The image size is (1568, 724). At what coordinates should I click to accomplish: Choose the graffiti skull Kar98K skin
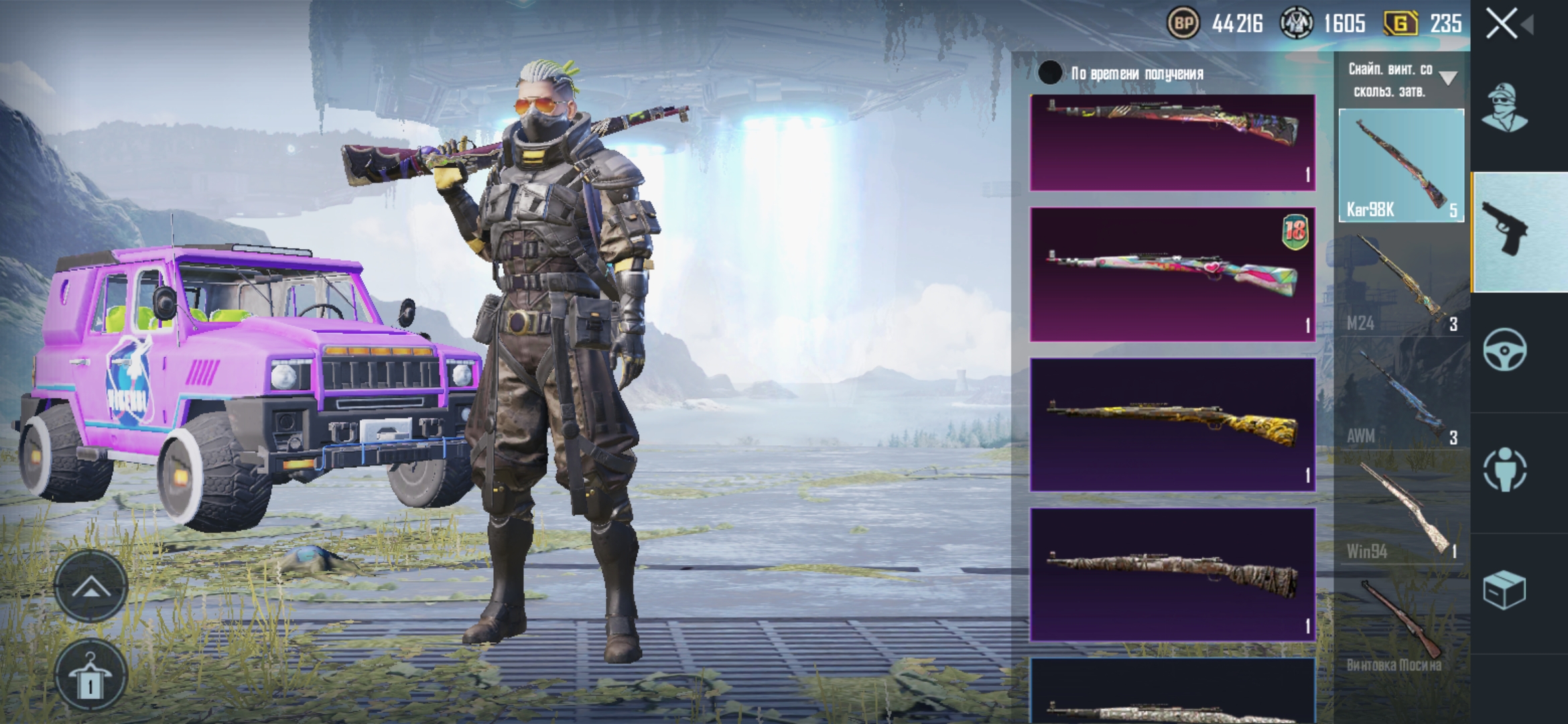click(1173, 142)
